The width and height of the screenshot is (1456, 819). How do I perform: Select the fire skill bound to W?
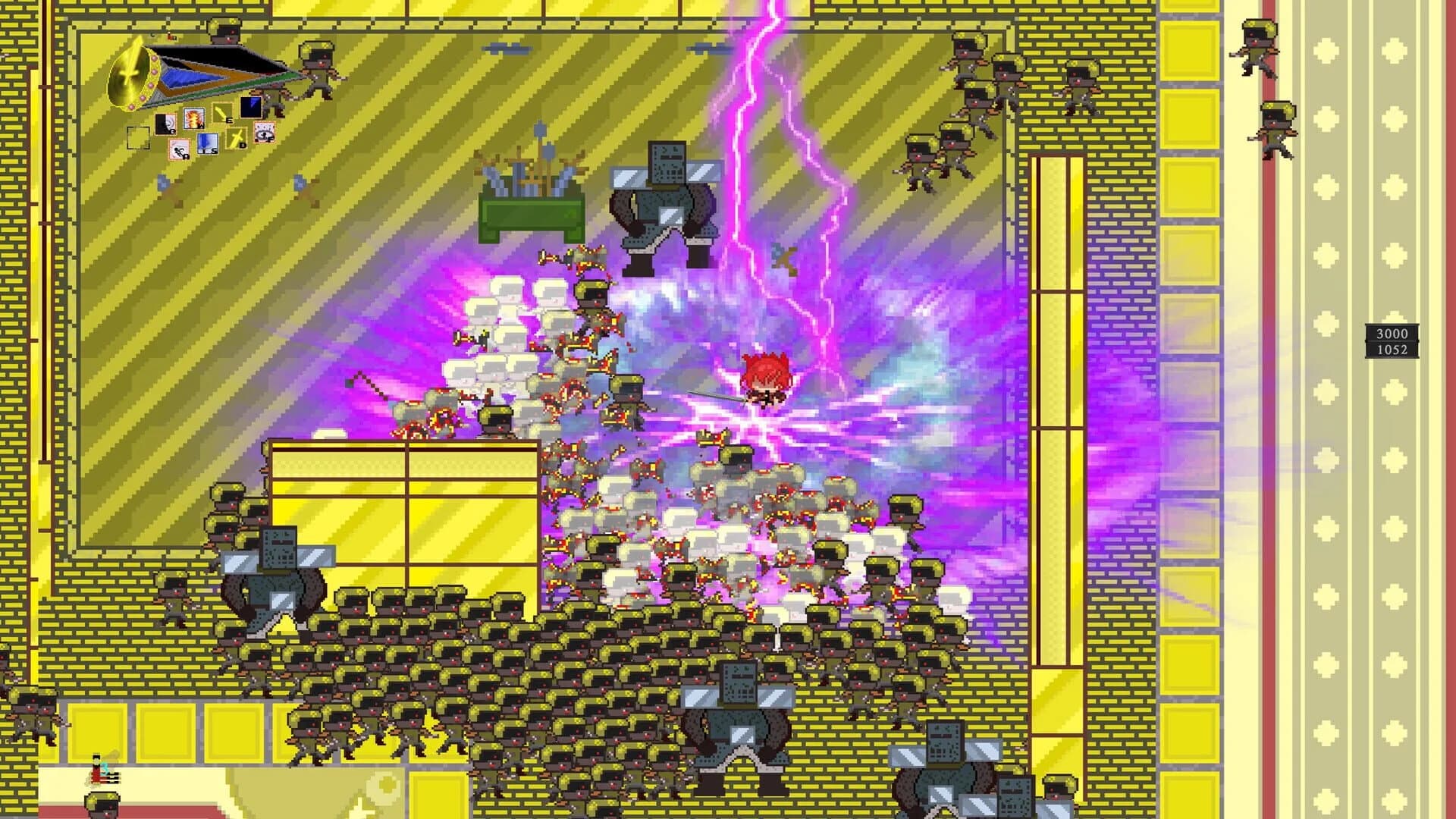point(194,120)
